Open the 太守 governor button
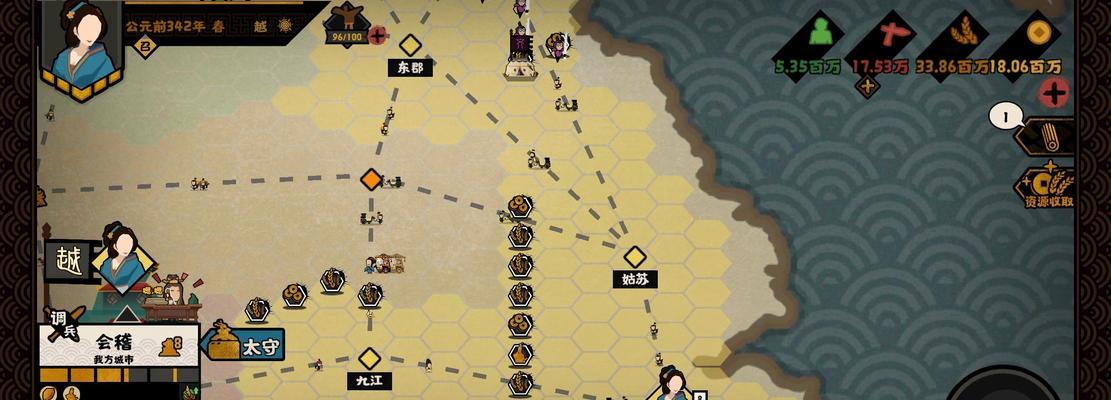Screen dimensions: 1111x400 [246, 345]
